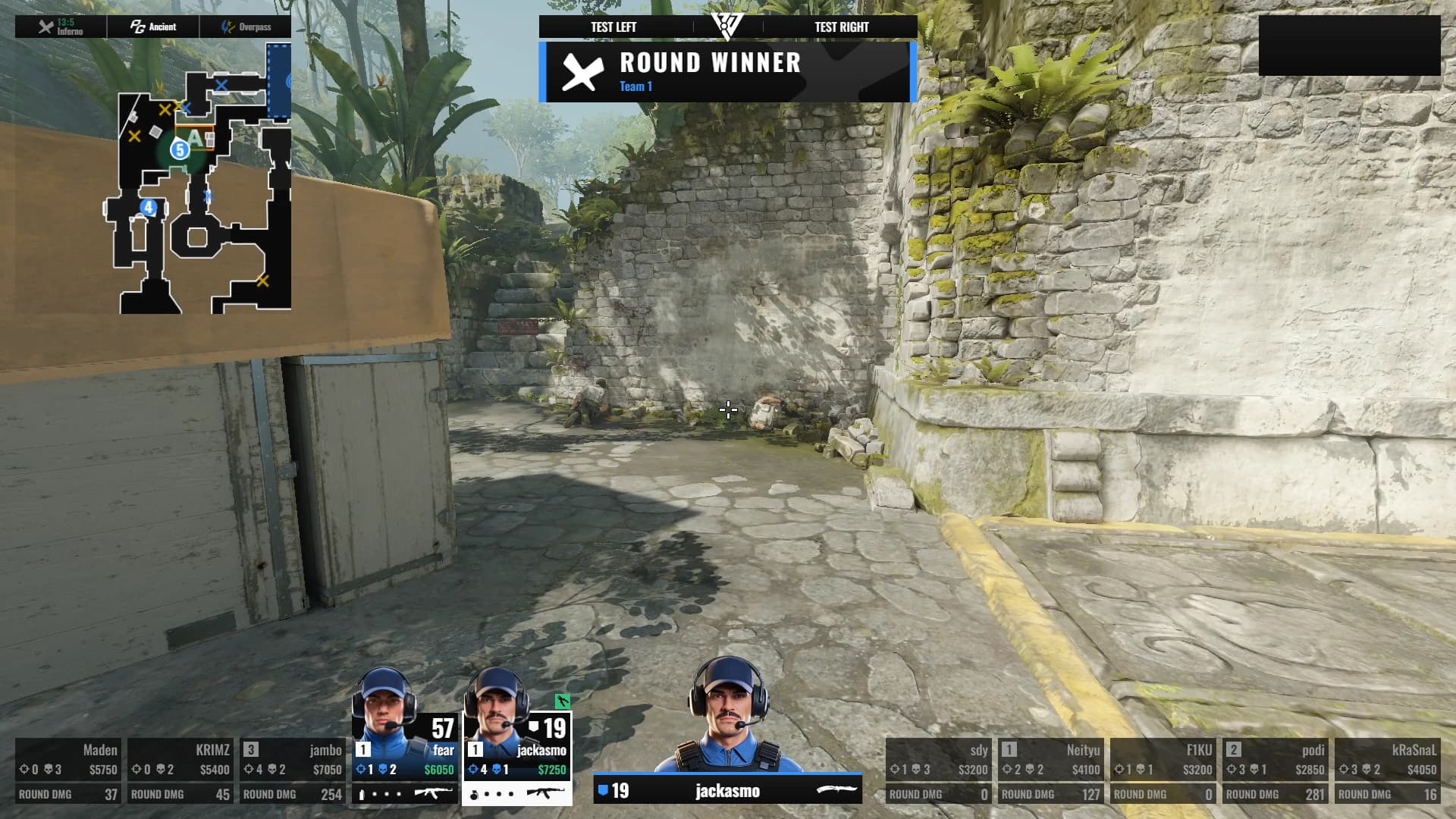Click the TEST RIGHT team name
The image size is (1456, 819).
[842, 27]
